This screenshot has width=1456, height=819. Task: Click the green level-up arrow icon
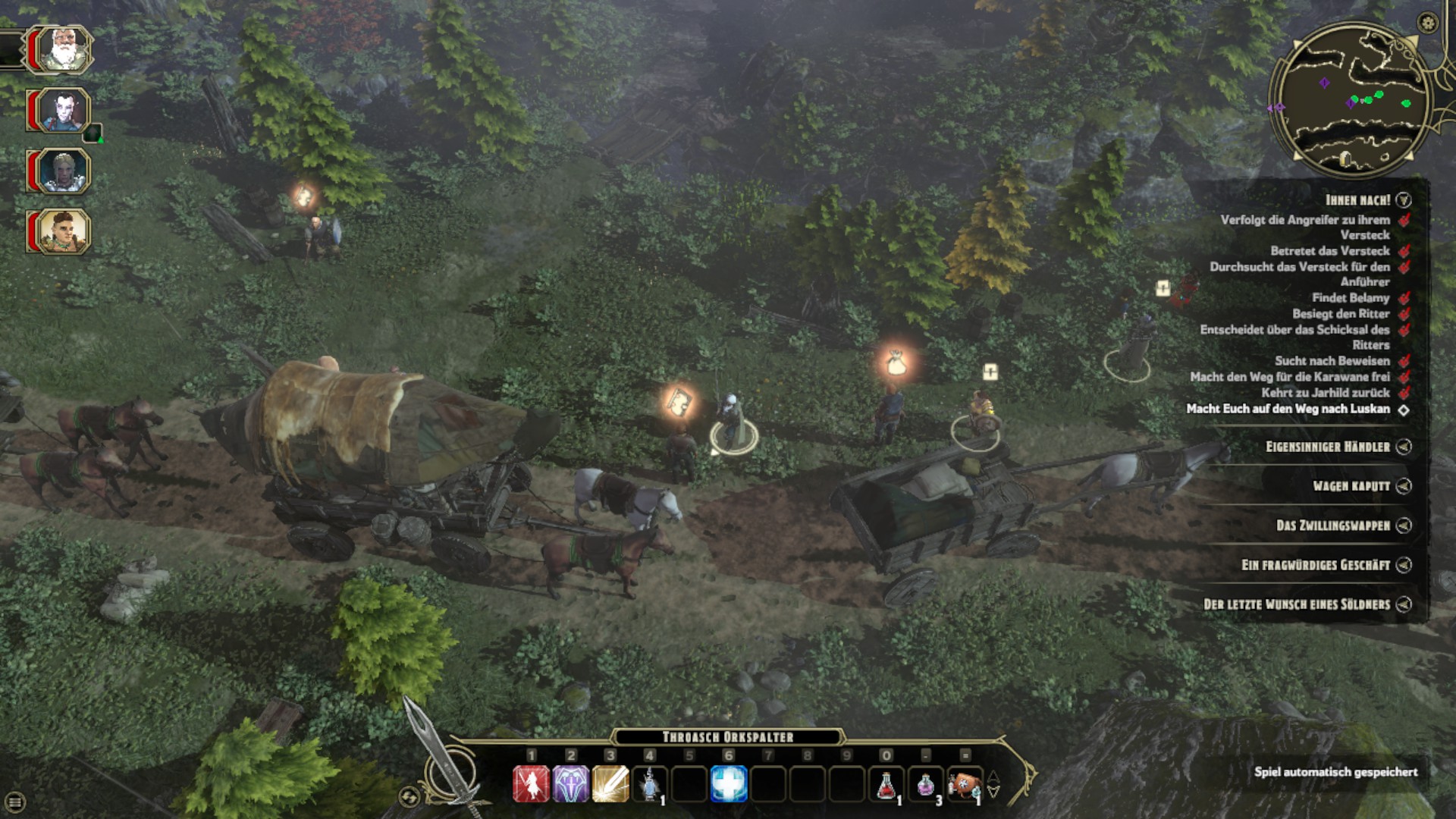[x=94, y=135]
